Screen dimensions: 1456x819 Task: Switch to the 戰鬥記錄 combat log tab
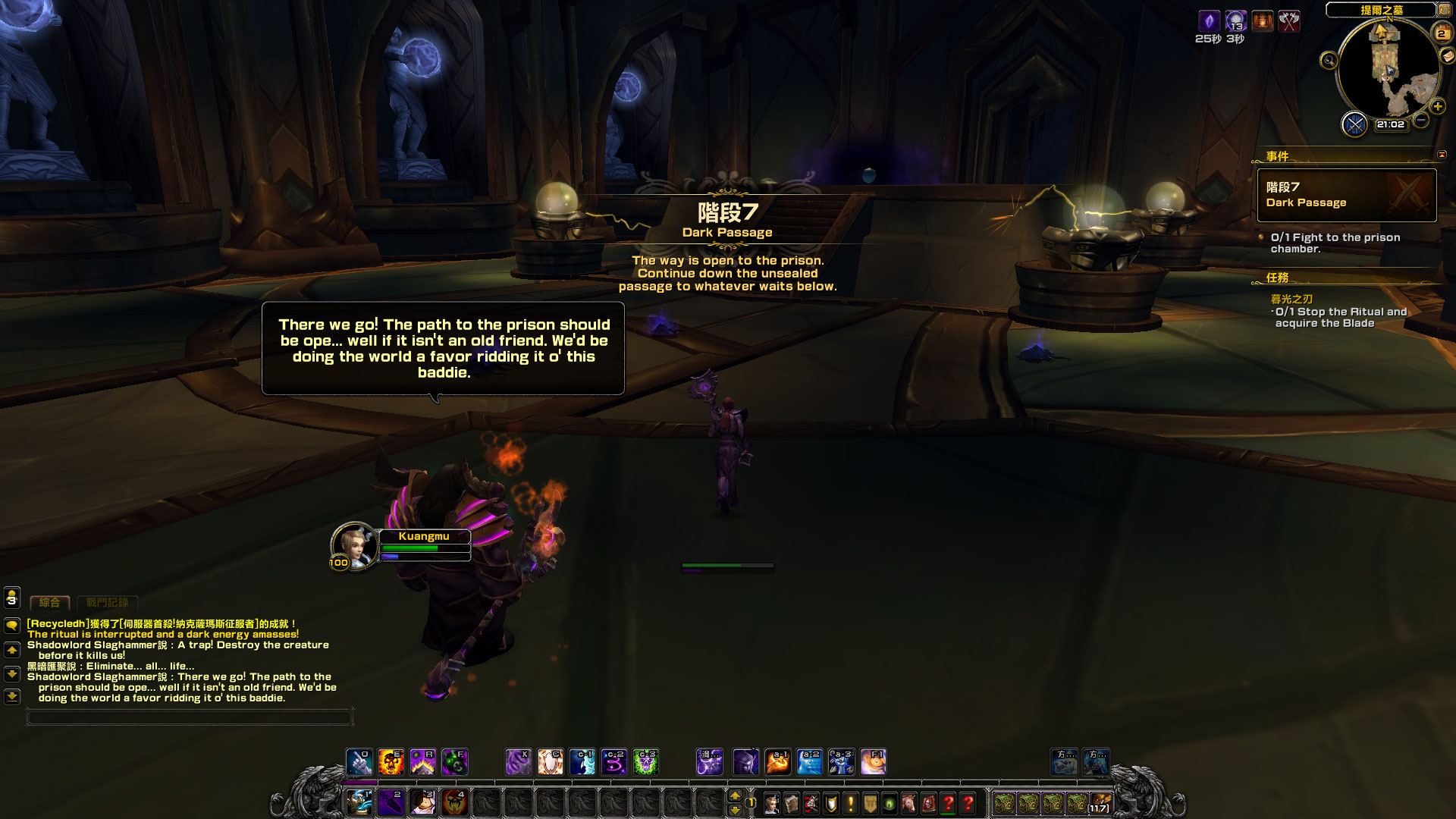coord(107,603)
